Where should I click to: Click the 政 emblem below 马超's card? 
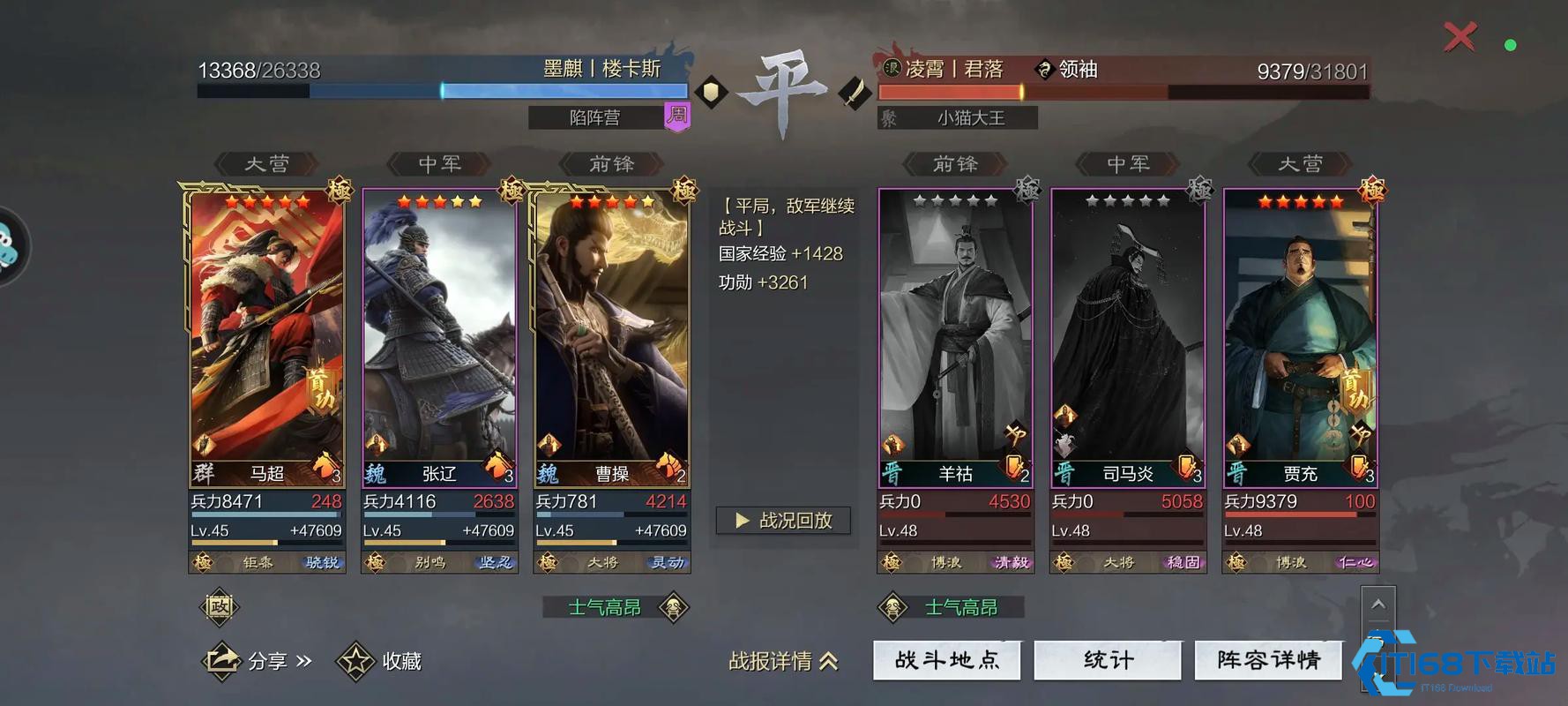point(220,607)
